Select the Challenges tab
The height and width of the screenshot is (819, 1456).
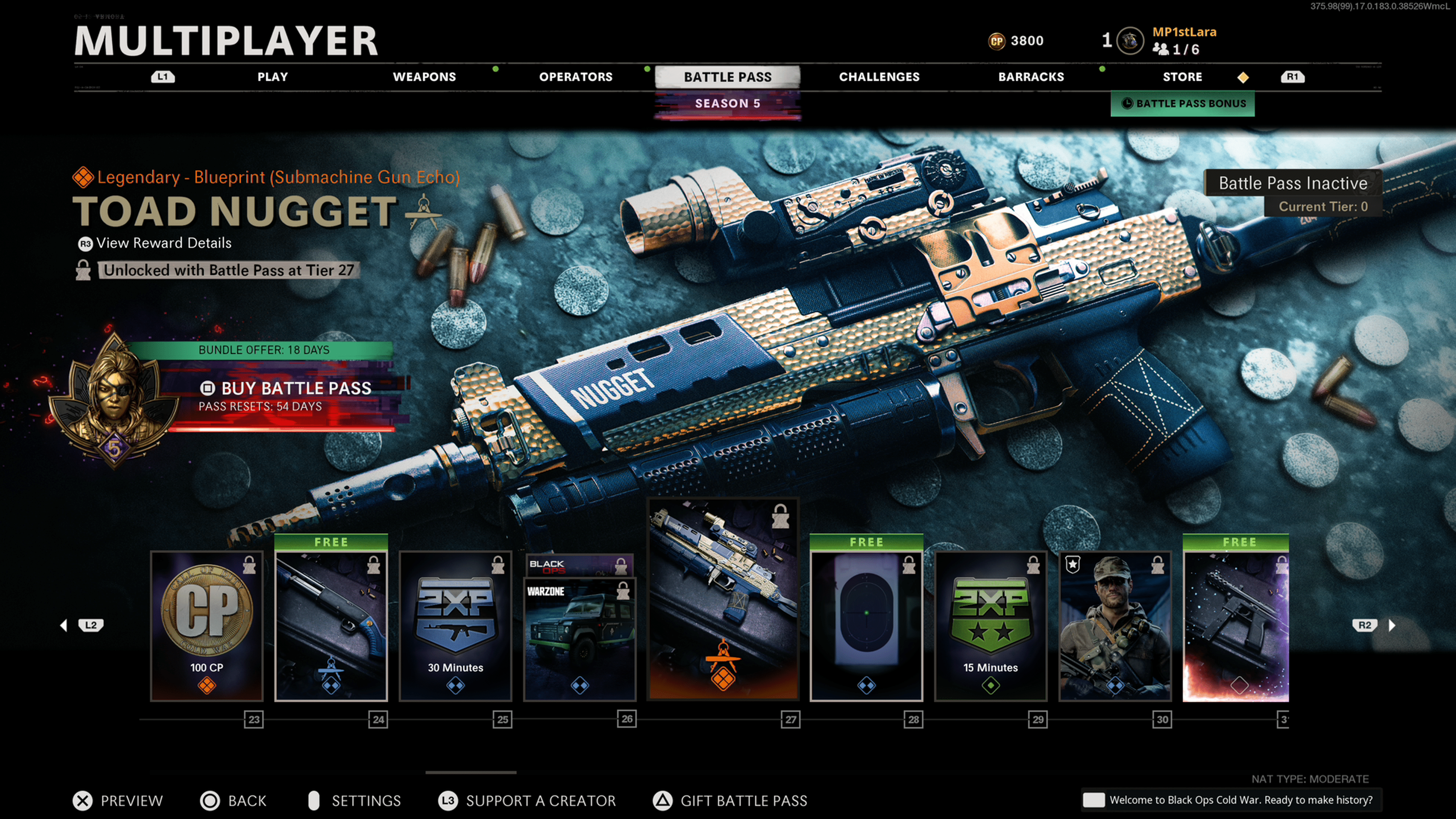coord(879,77)
